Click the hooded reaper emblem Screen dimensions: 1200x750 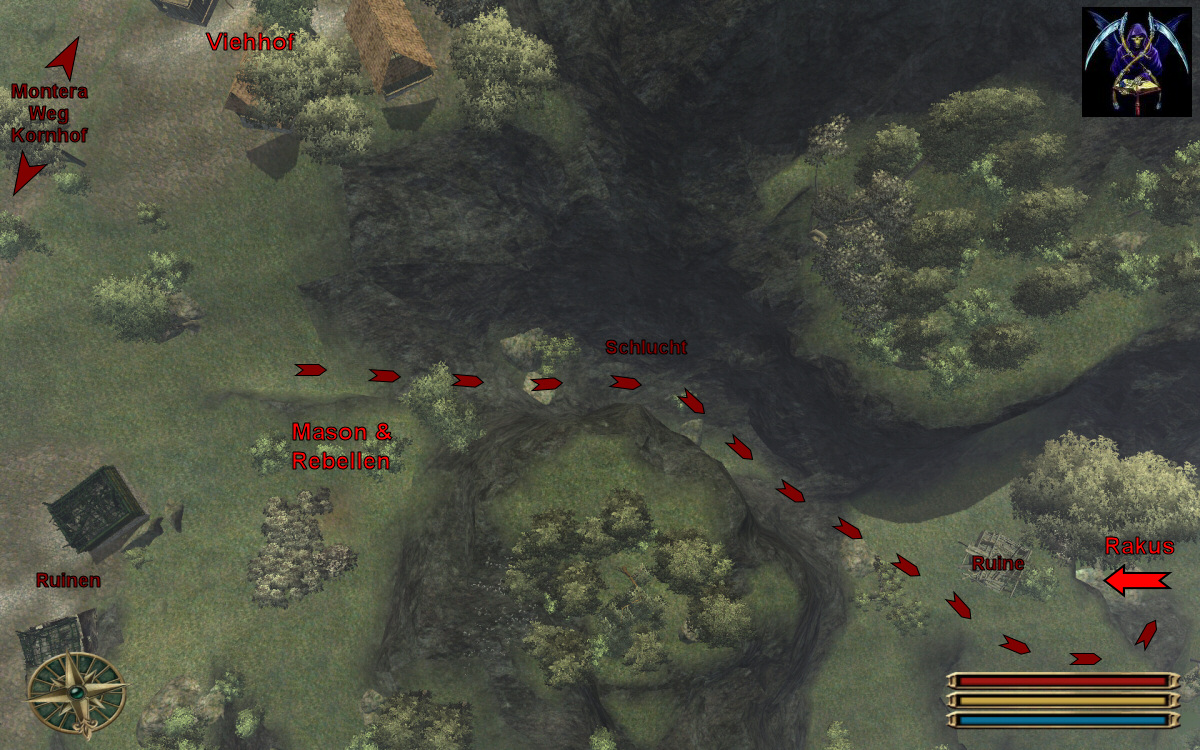[x=1136, y=62]
